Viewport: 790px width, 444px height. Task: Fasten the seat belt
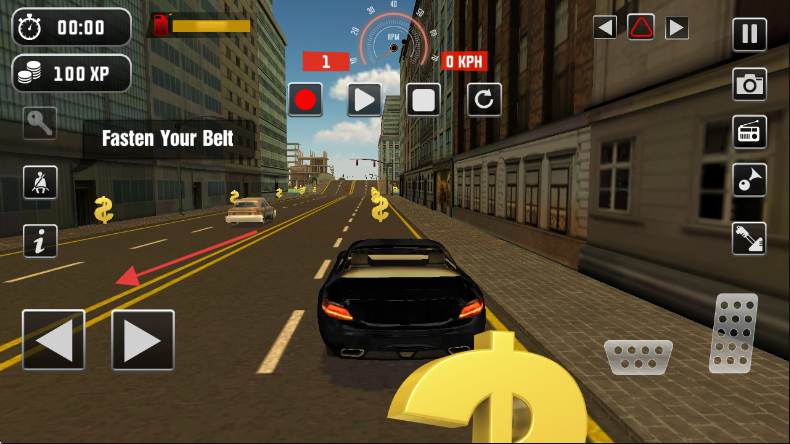pyautogui.click(x=40, y=182)
